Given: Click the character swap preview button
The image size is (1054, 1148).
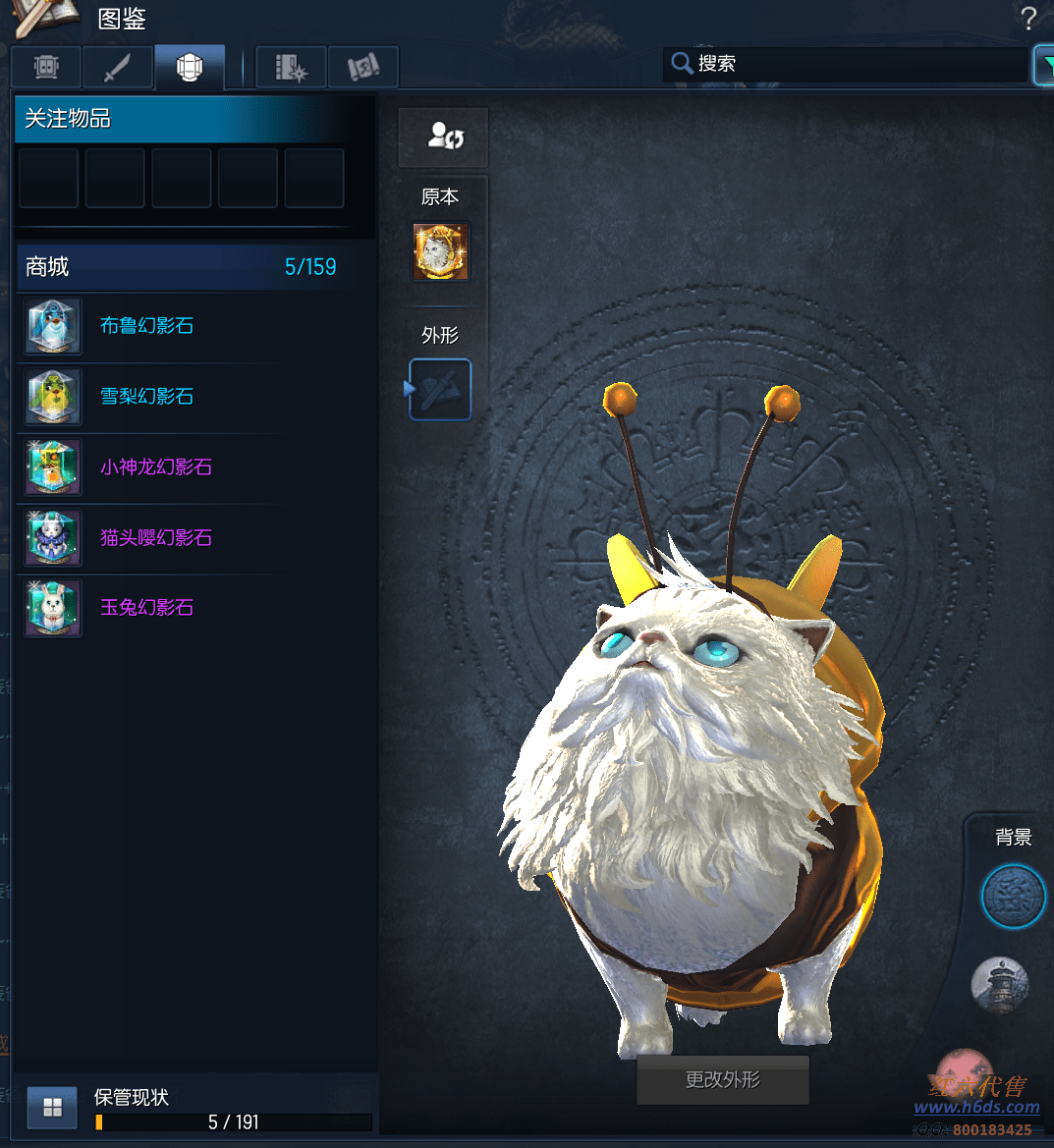Looking at the screenshot, I should point(444,137).
